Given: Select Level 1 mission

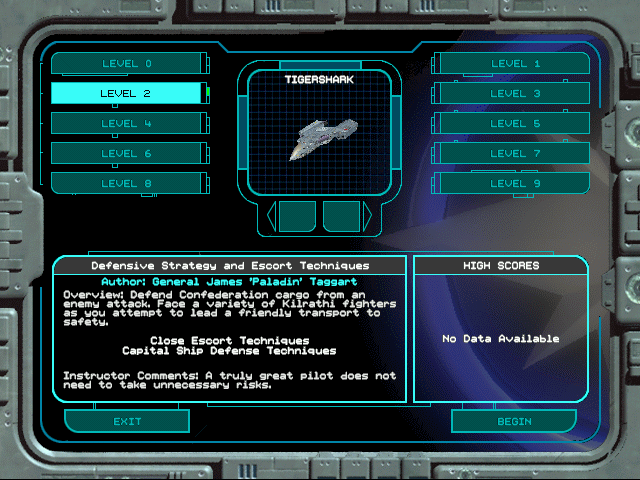Looking at the screenshot, I should pyautogui.click(x=514, y=64).
